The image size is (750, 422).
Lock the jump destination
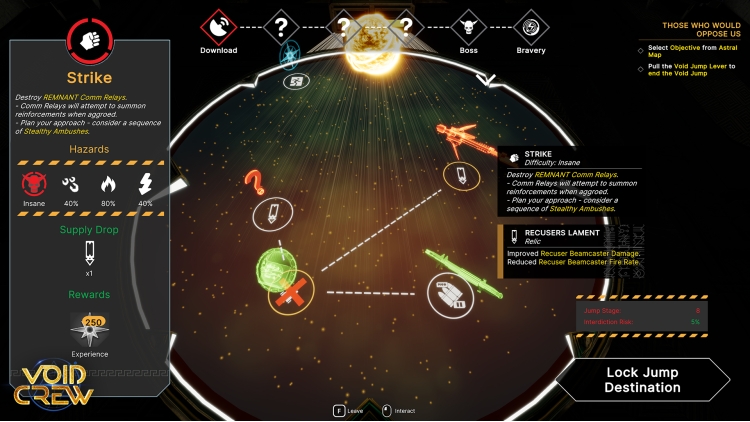[642, 380]
